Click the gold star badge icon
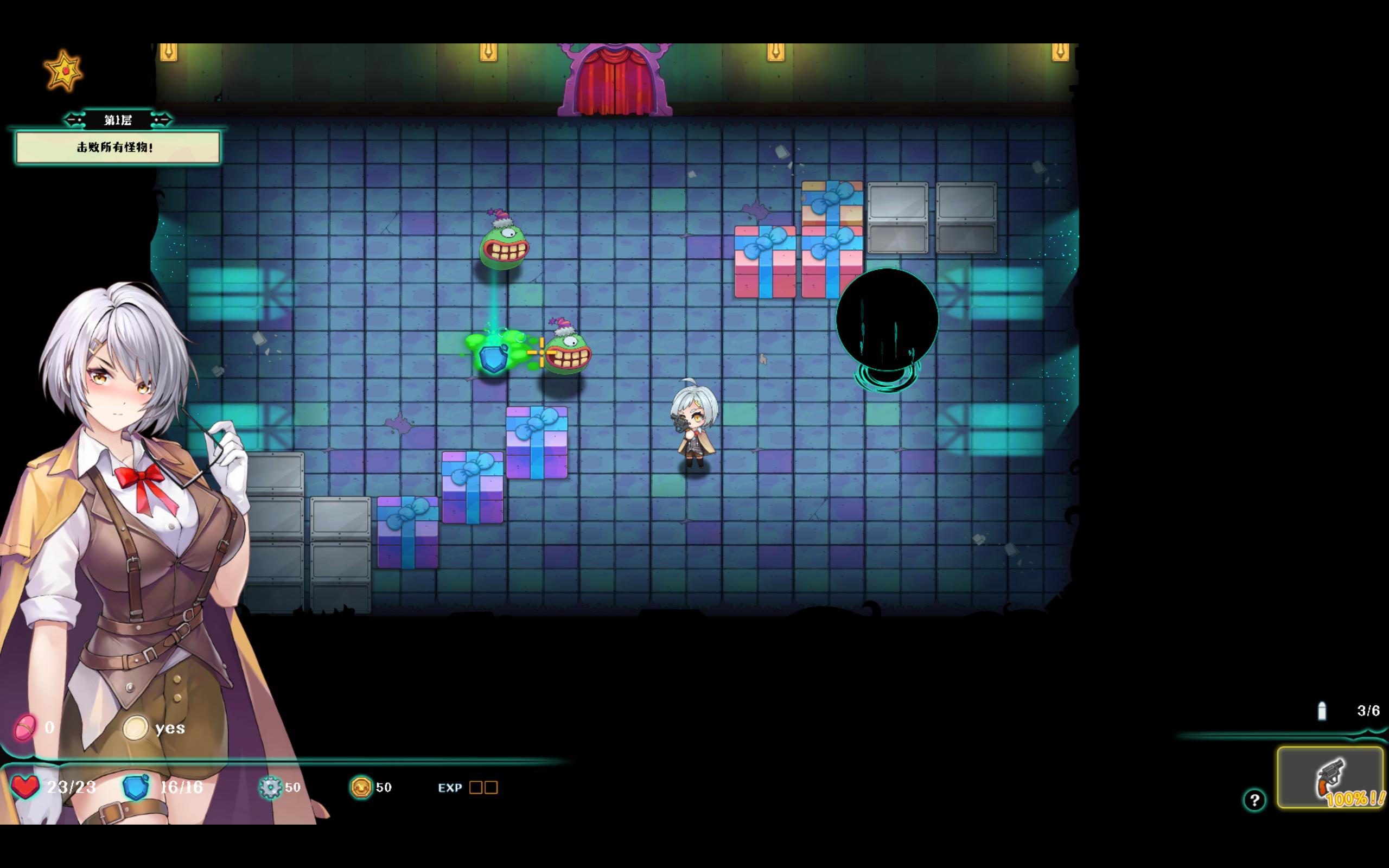 click(63, 71)
